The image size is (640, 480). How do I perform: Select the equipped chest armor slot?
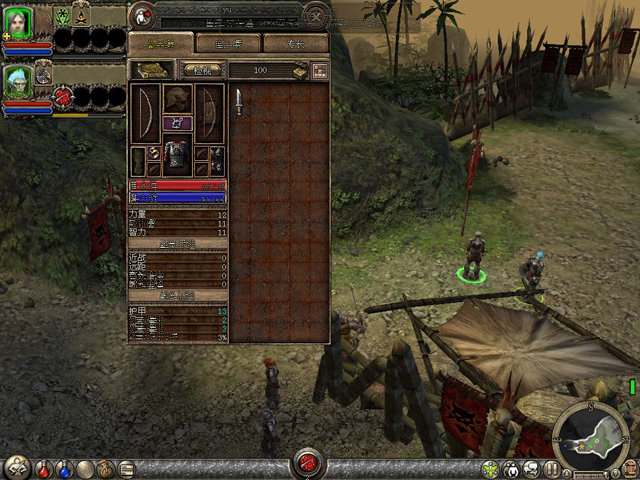(178, 155)
